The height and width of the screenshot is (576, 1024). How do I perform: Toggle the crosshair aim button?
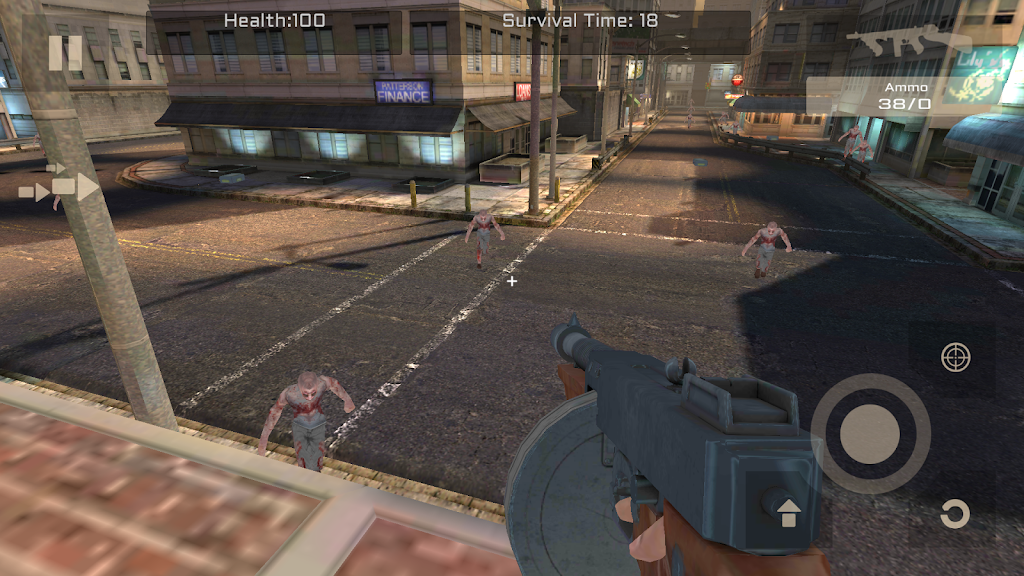click(x=956, y=357)
